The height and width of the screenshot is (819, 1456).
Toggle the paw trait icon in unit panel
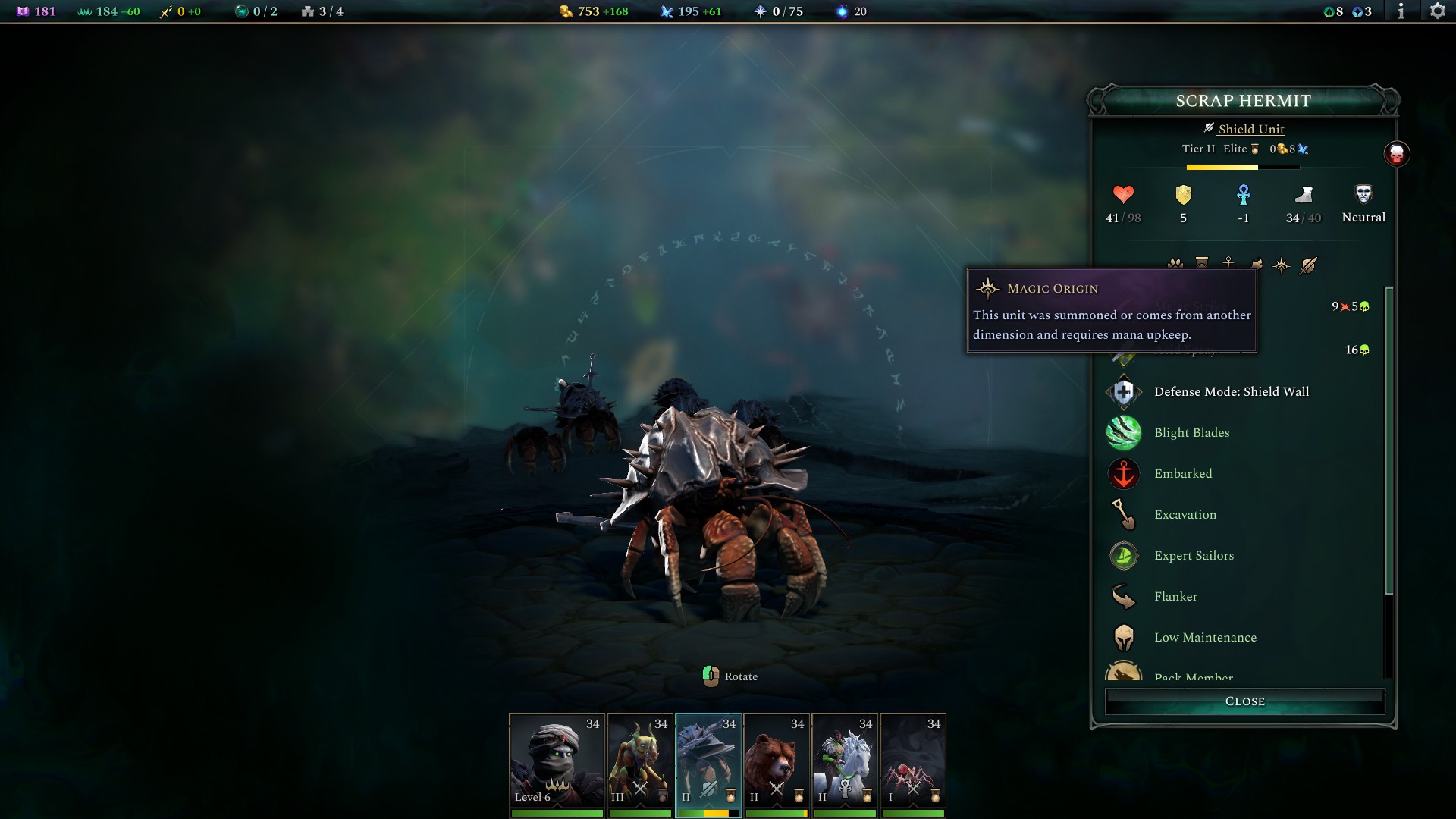tap(1175, 262)
